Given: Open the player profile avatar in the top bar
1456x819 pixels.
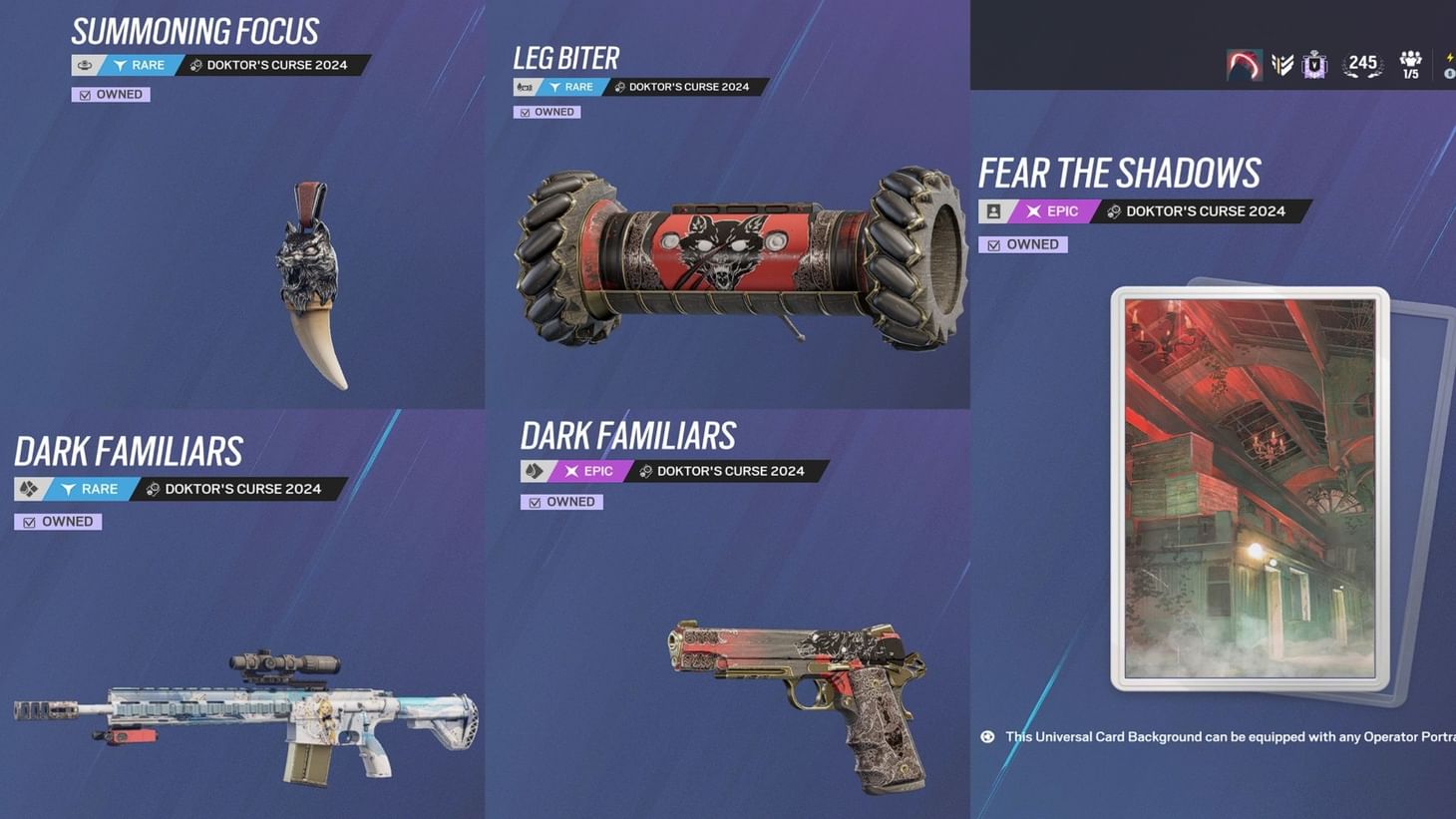Looking at the screenshot, I should [1245, 64].
